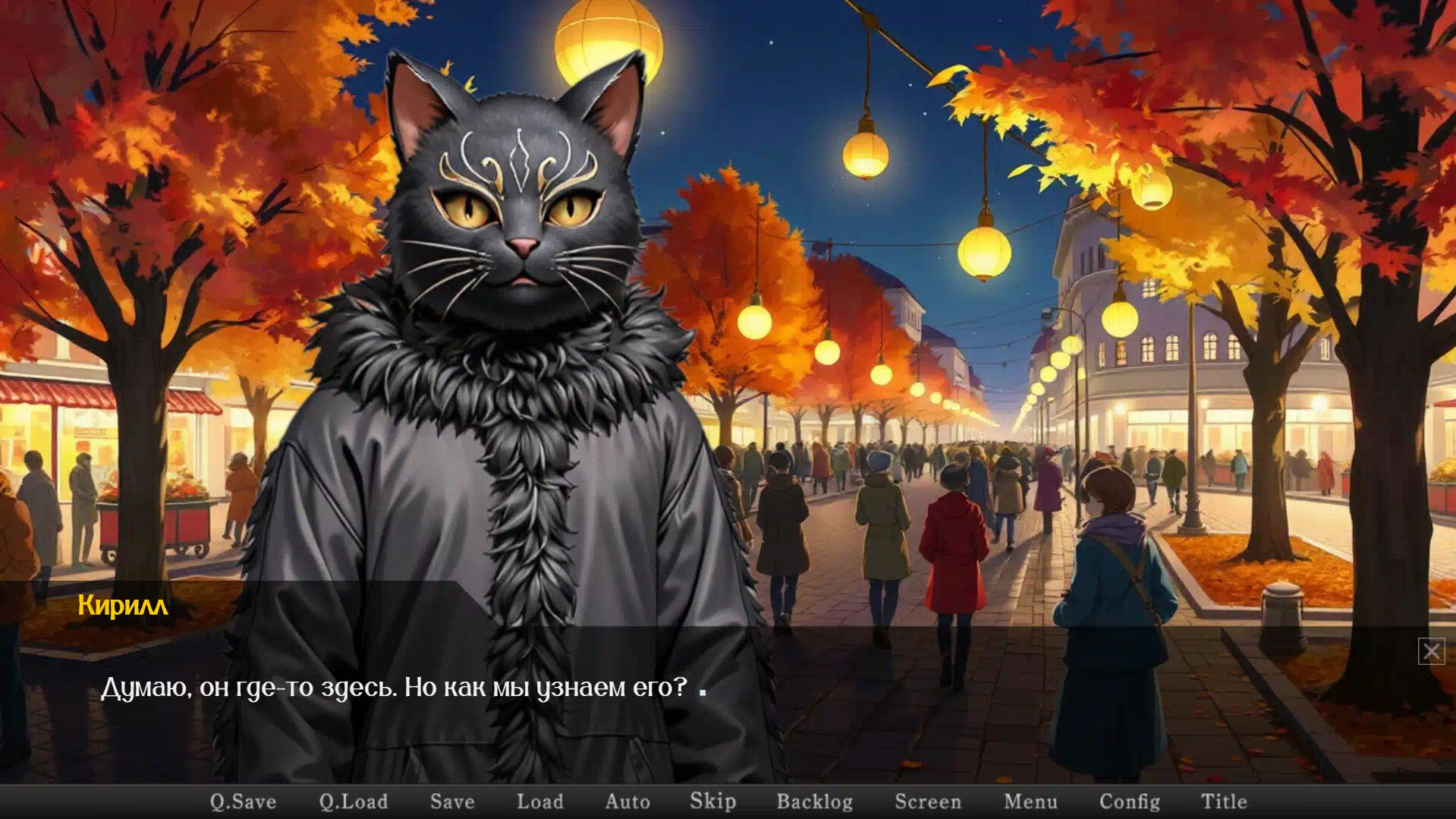
Task: Open the Load menu
Action: click(x=540, y=802)
